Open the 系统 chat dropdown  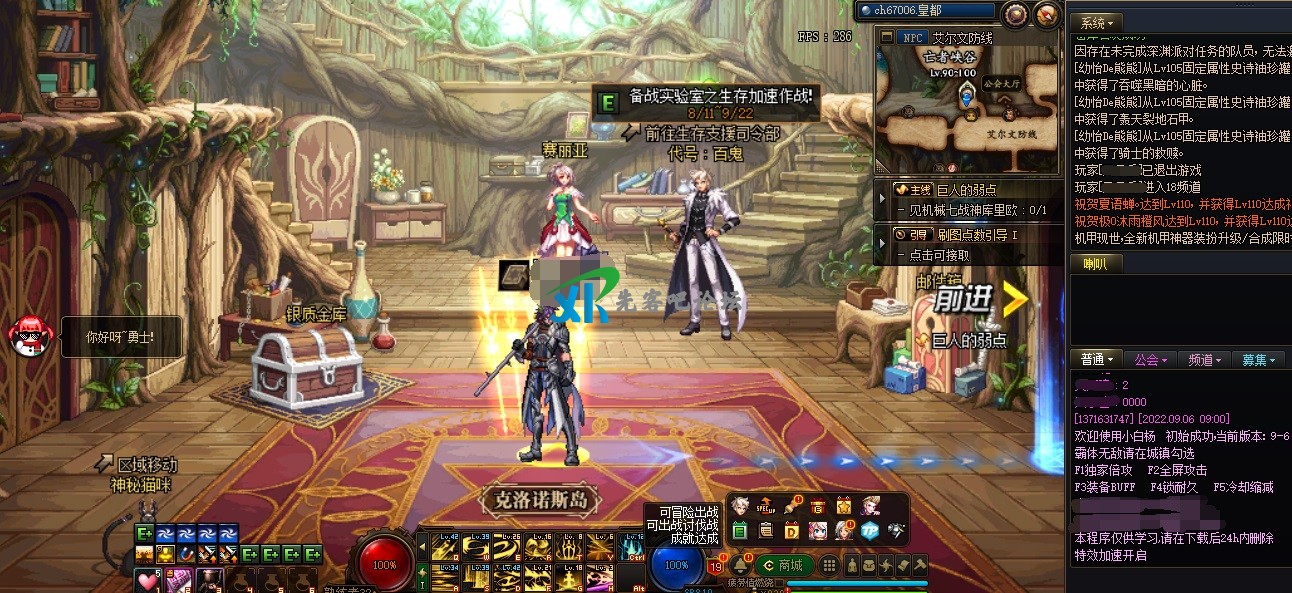(1098, 22)
